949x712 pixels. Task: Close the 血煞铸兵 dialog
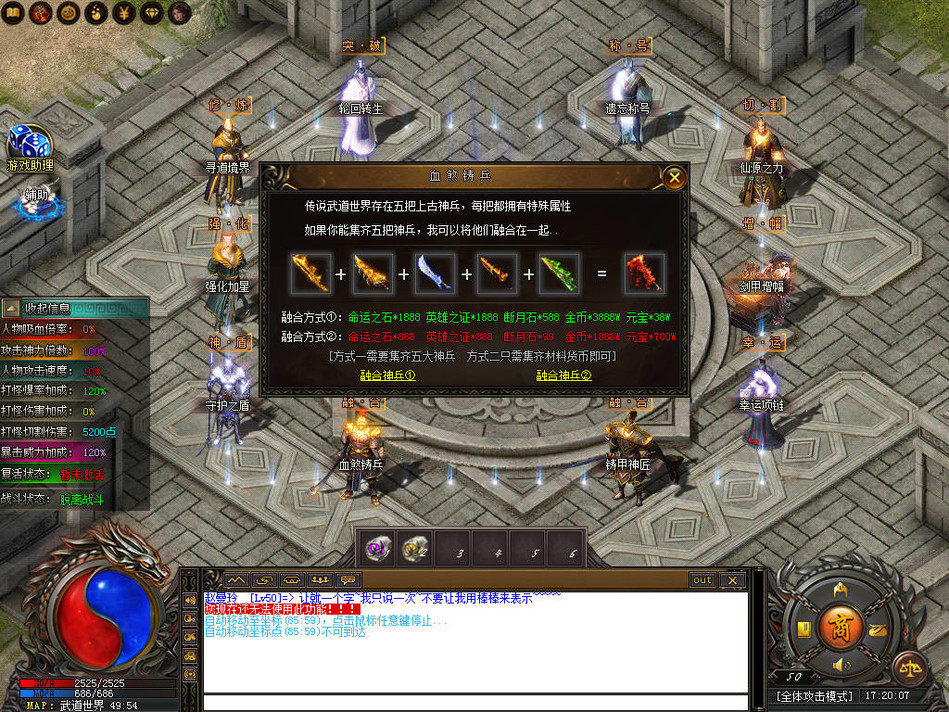pyautogui.click(x=675, y=178)
